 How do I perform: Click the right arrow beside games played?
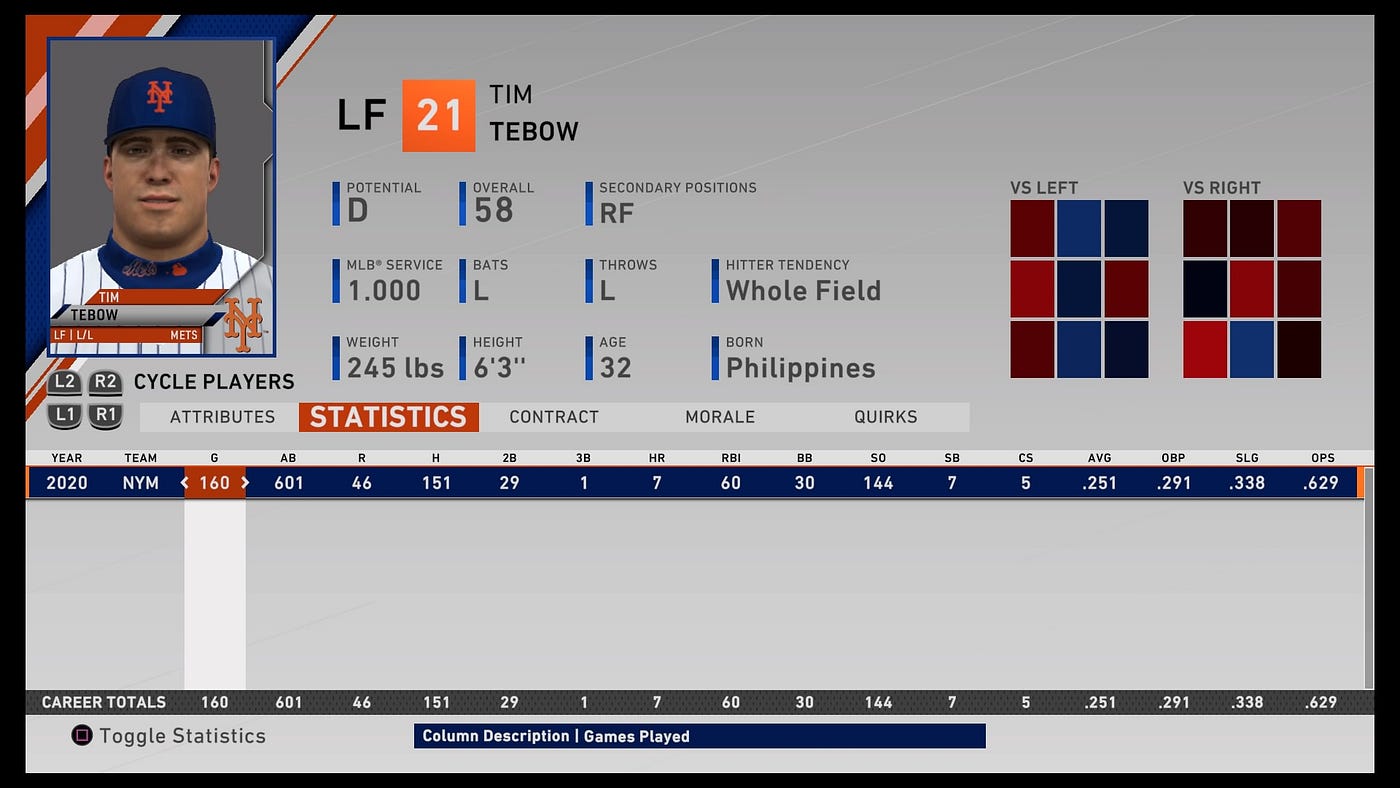coord(245,483)
